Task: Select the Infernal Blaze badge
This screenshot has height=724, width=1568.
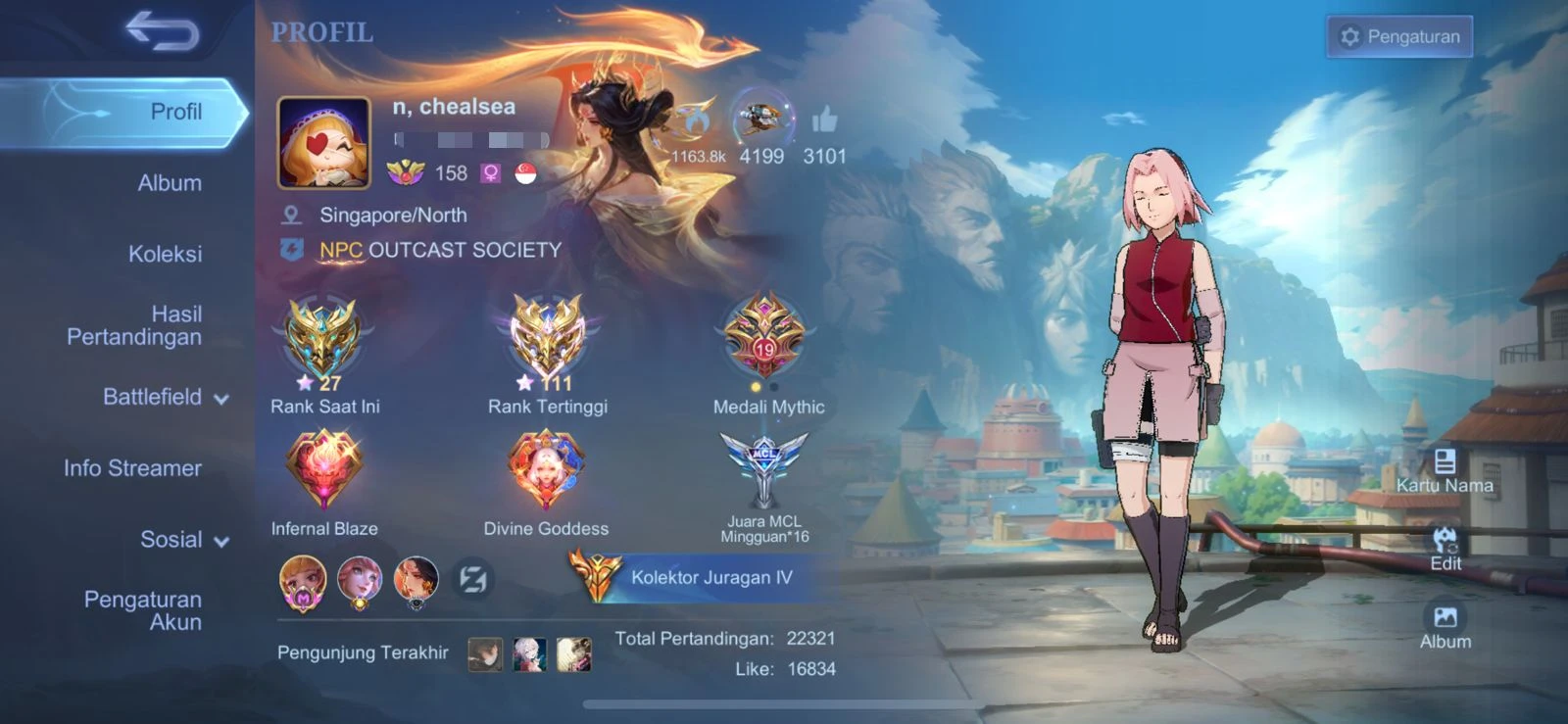Action: (323, 470)
